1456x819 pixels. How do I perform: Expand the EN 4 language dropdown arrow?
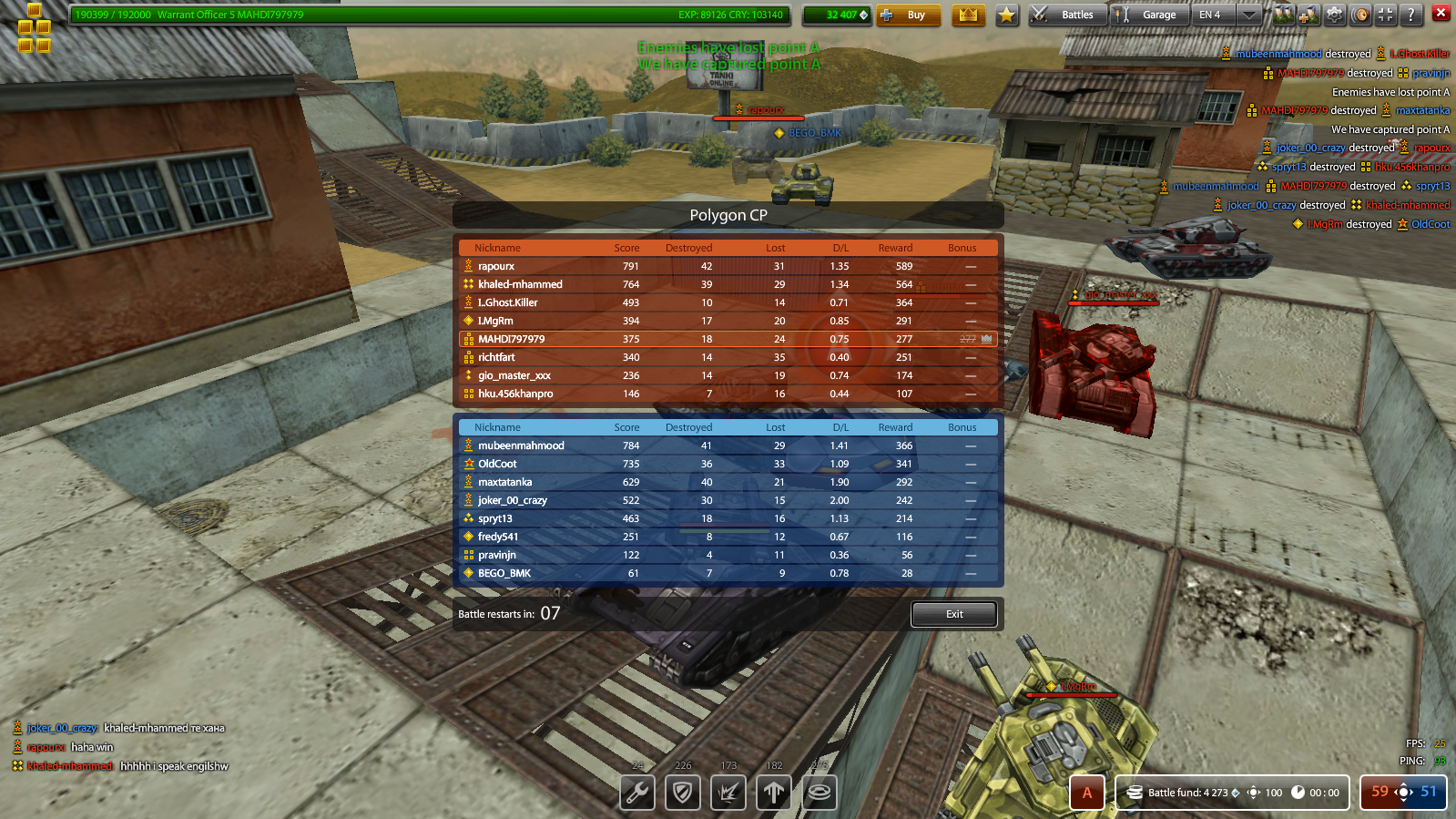(1248, 15)
